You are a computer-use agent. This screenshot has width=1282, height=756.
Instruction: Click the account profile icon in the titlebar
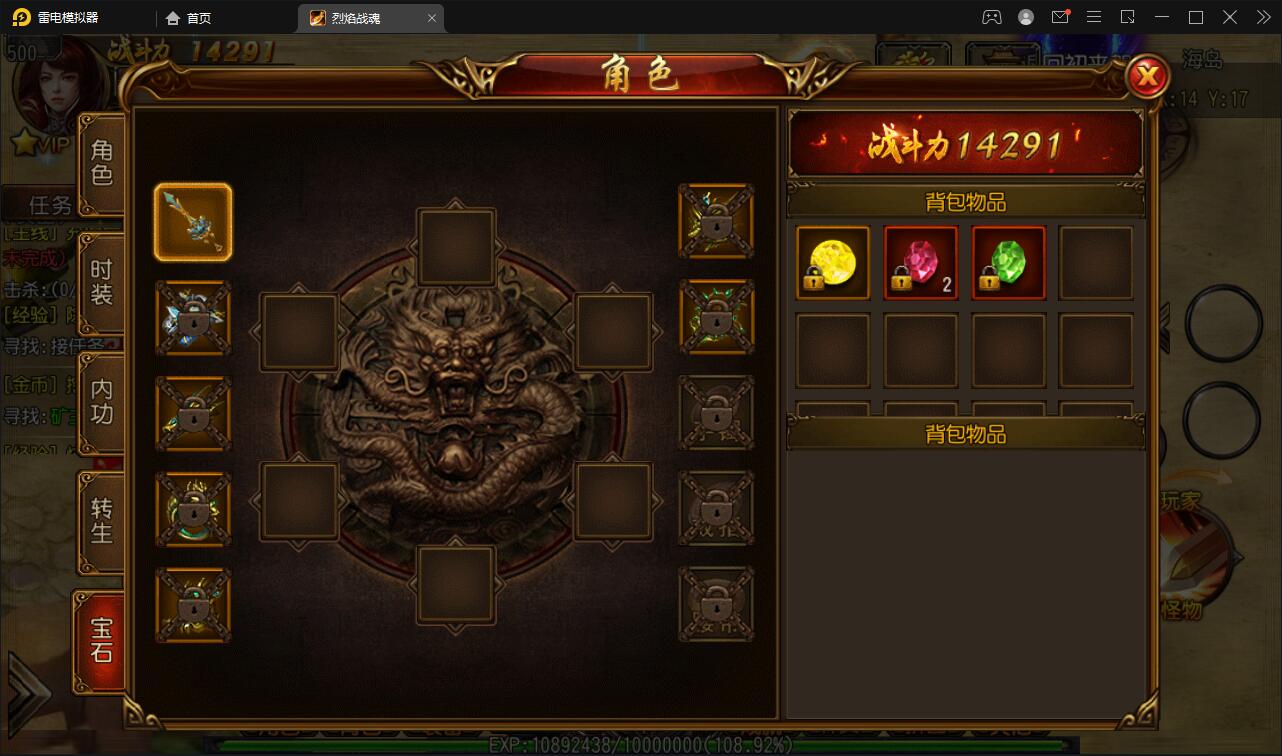point(1025,17)
